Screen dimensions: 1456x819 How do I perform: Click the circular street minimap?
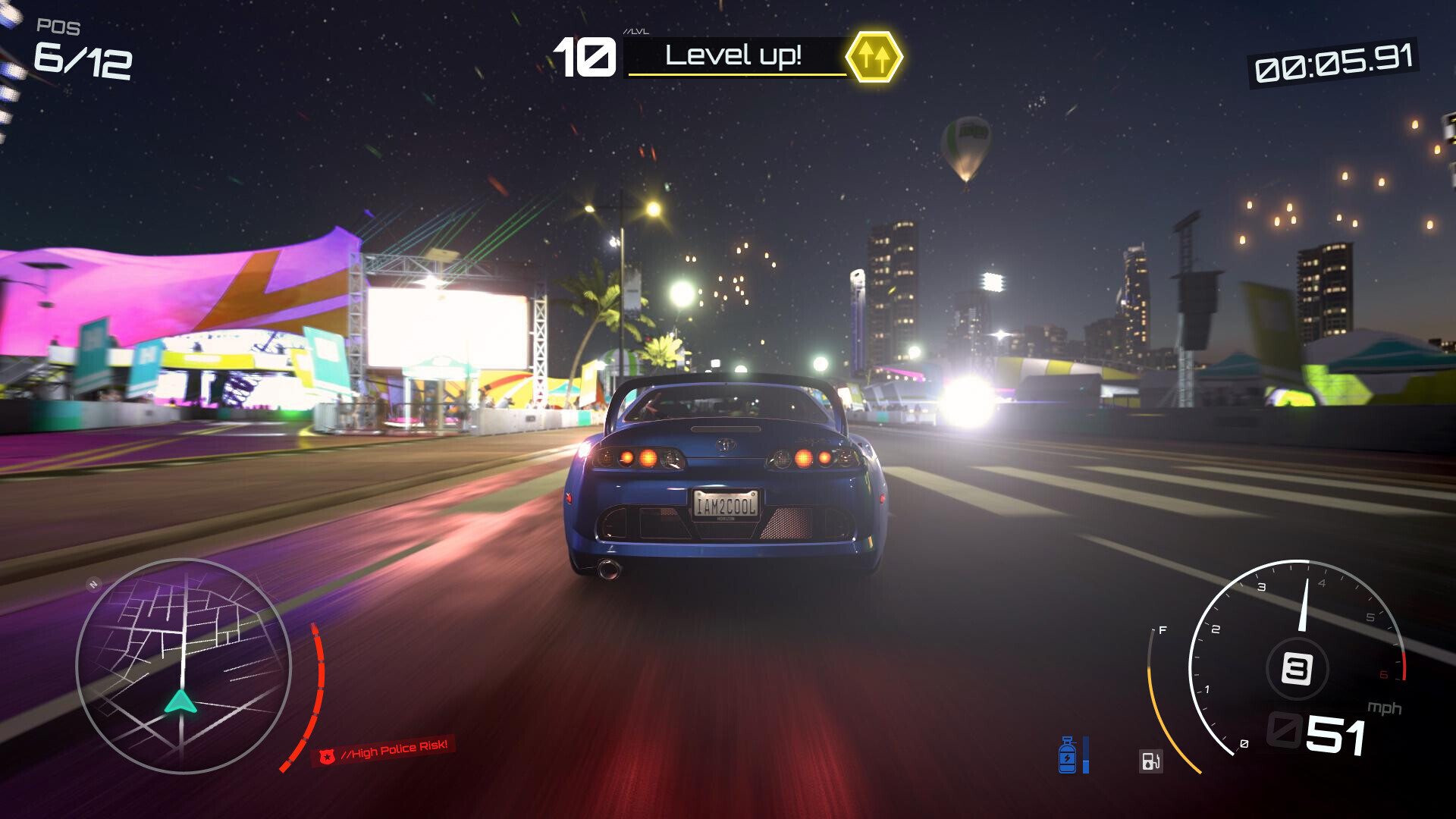184,665
